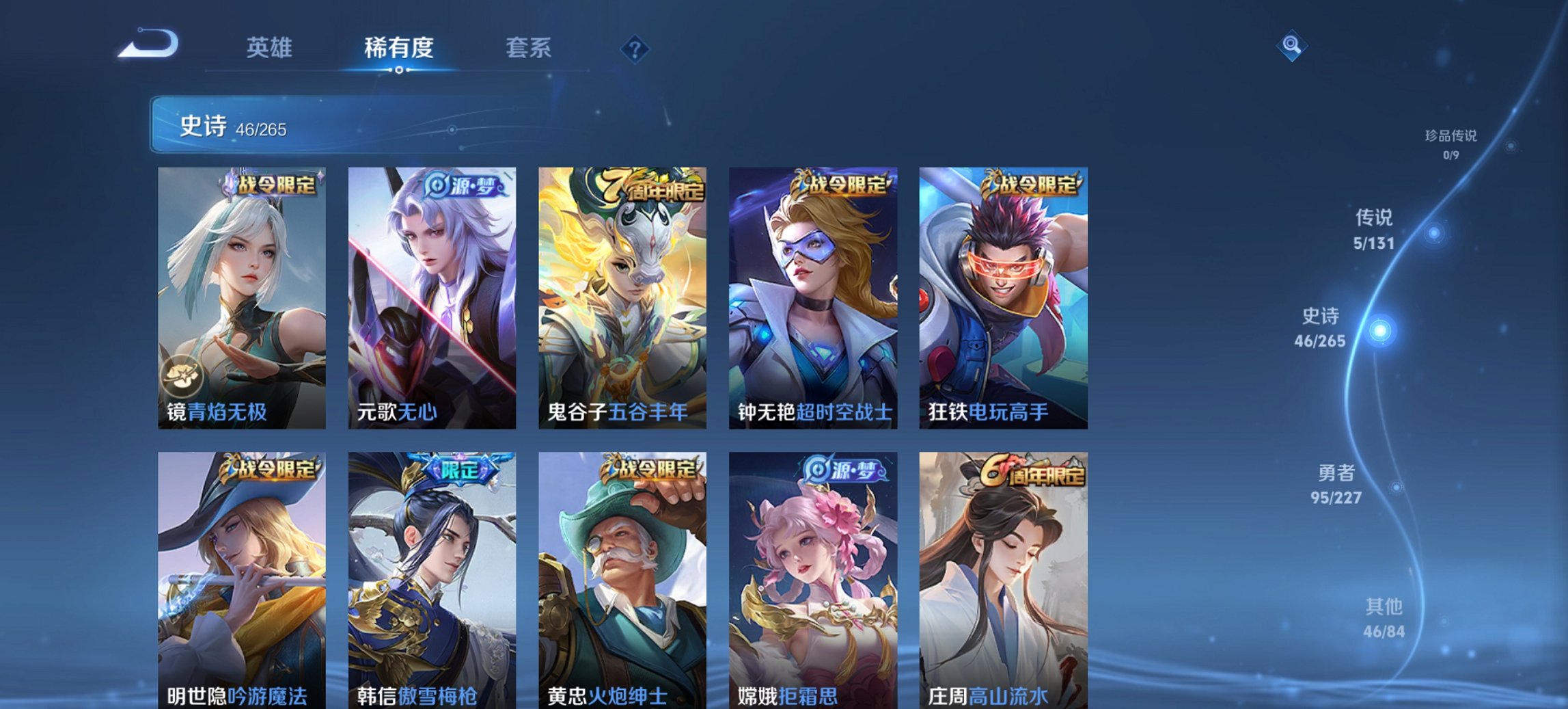This screenshot has width=1568, height=709.
Task: Click the question mark help icon
Action: (x=636, y=49)
